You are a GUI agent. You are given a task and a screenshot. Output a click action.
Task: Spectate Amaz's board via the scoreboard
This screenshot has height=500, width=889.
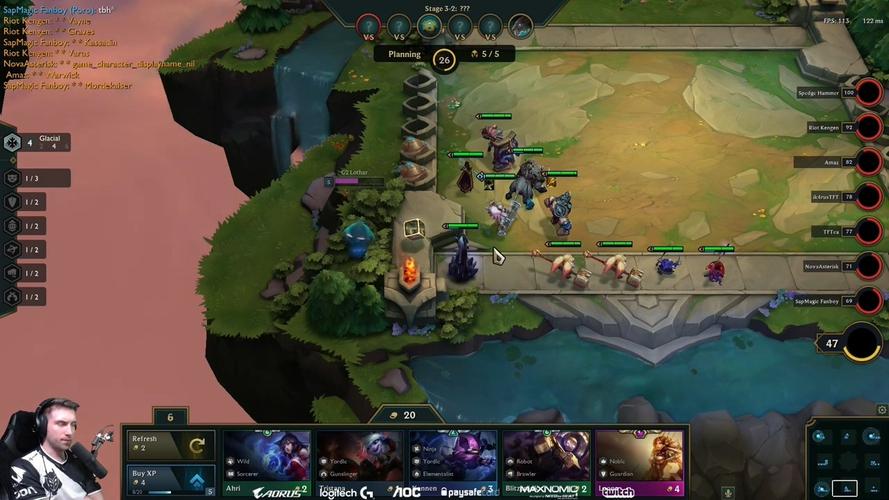[x=870, y=162]
